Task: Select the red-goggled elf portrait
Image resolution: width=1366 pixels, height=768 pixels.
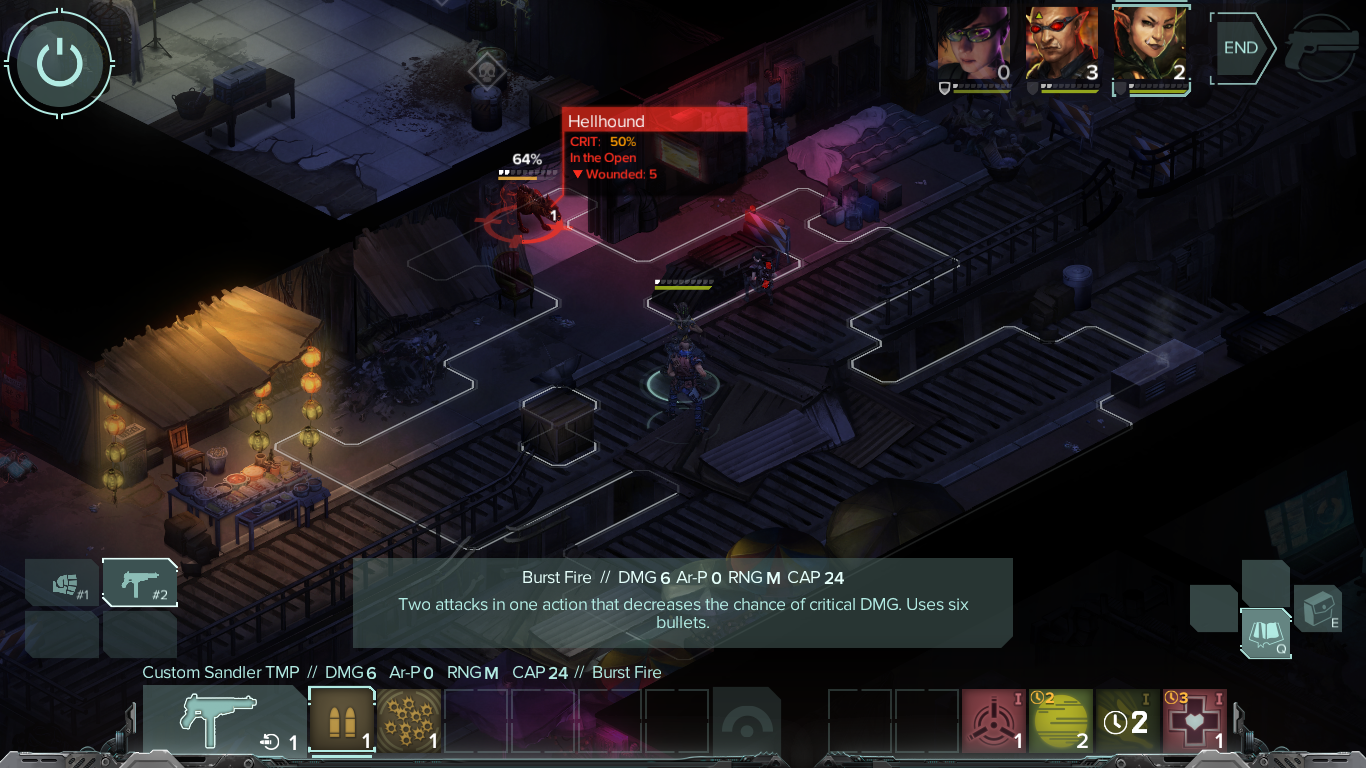Action: click(x=1062, y=46)
